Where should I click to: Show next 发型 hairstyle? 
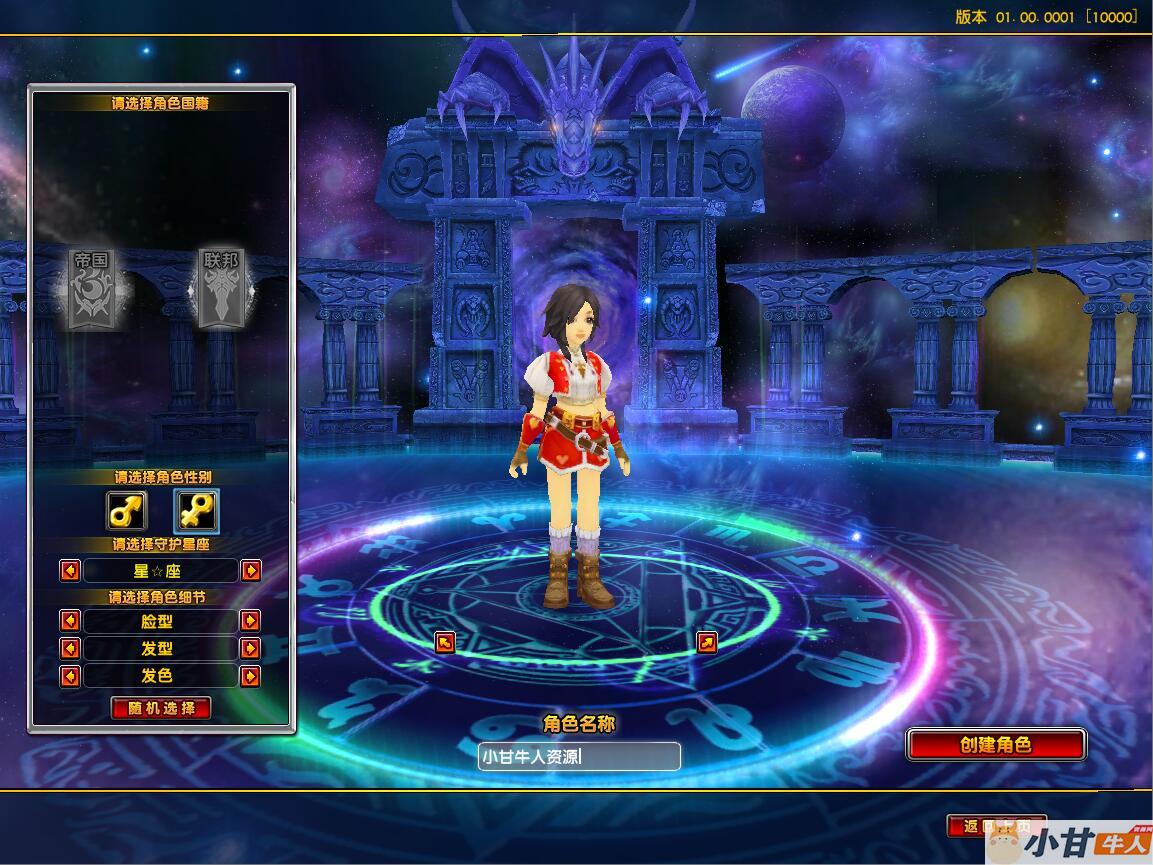pos(251,648)
